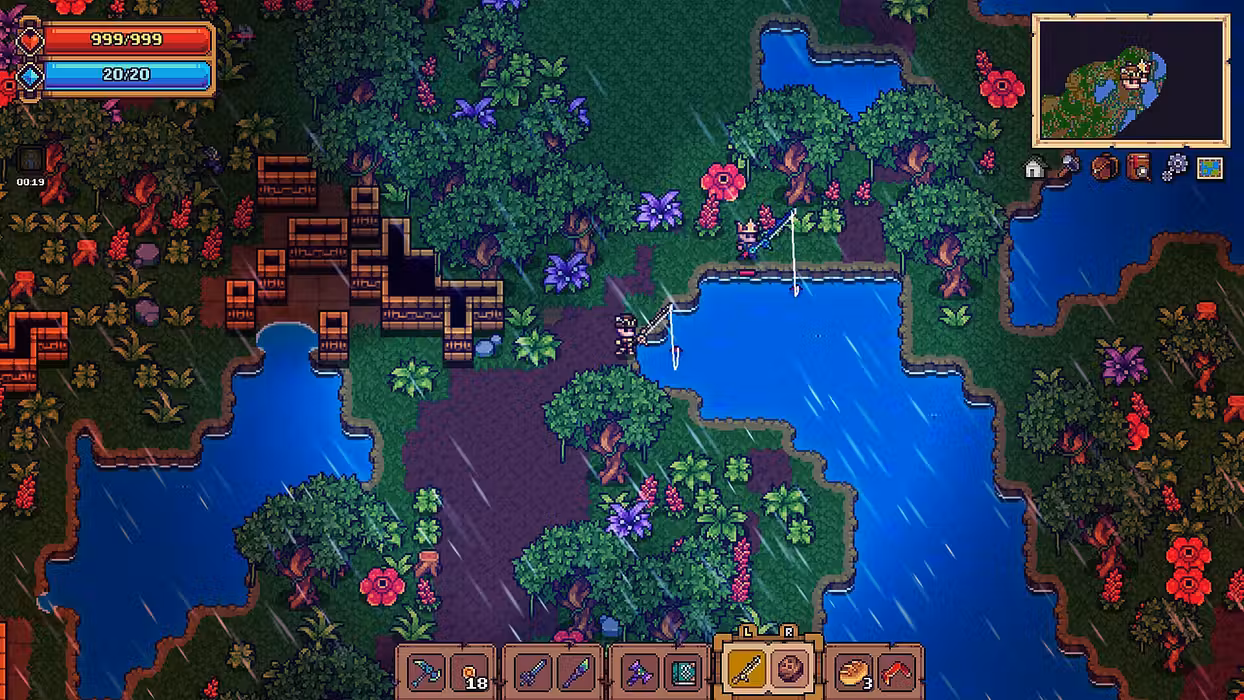Select the round brown bait slot

point(792,670)
